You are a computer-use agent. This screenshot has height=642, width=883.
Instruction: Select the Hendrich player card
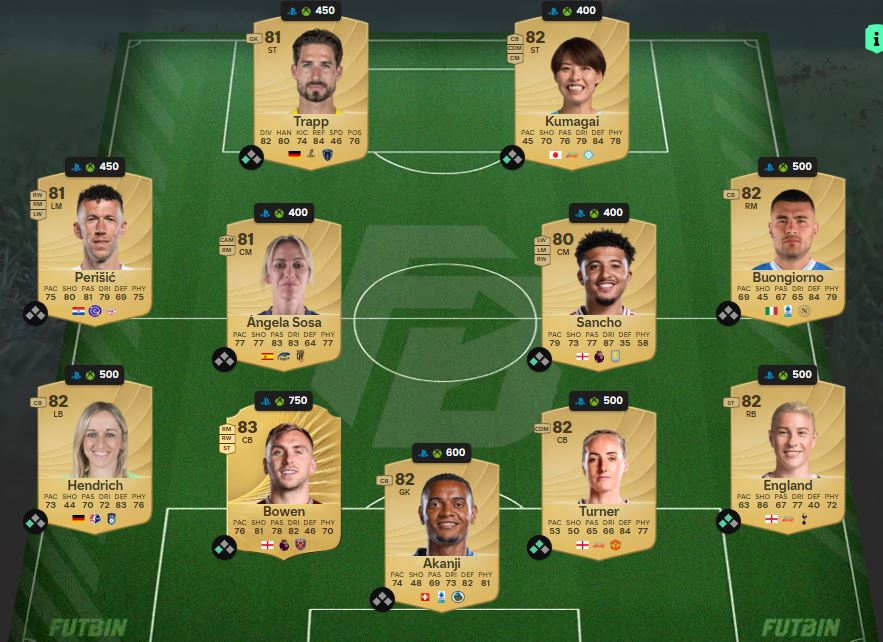click(x=94, y=453)
